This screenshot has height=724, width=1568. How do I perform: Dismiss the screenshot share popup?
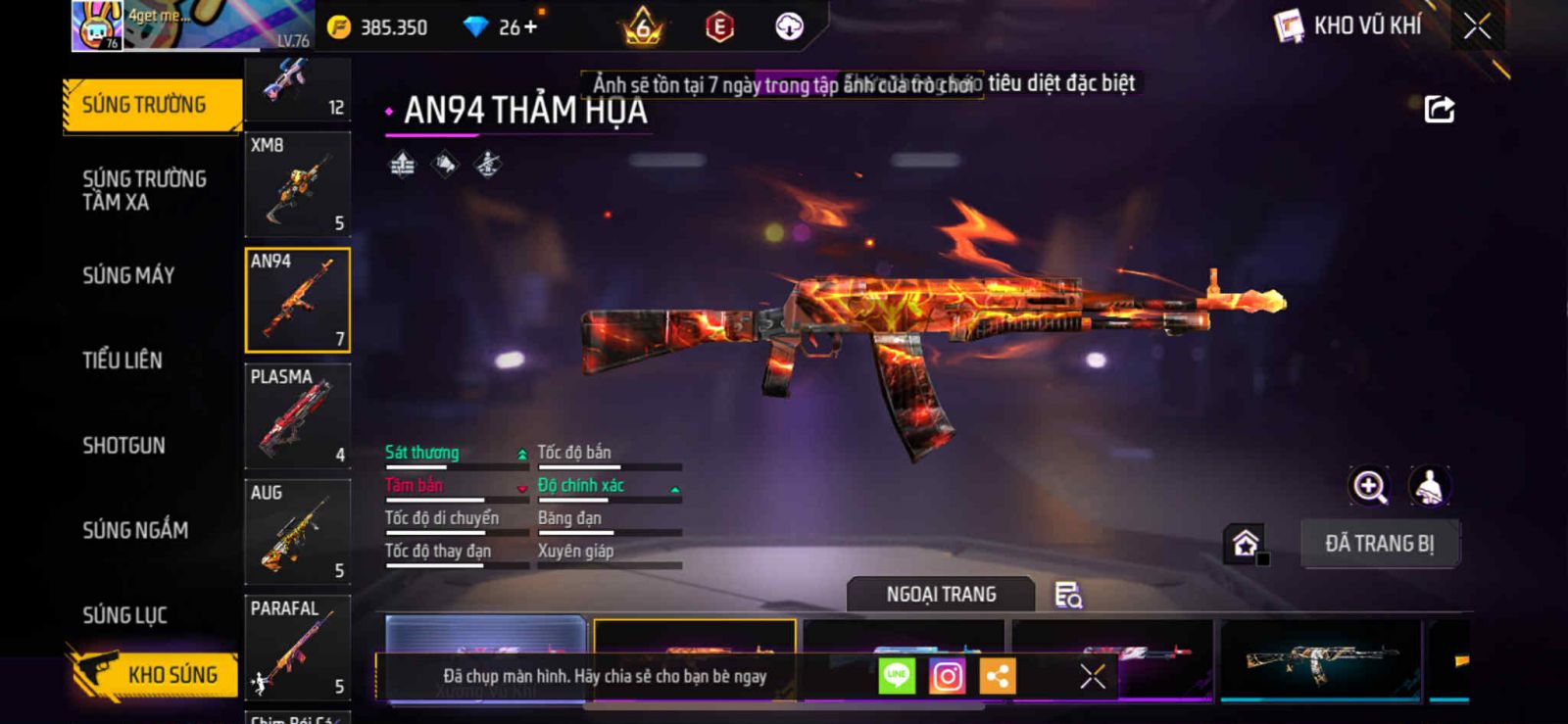coord(1092,676)
